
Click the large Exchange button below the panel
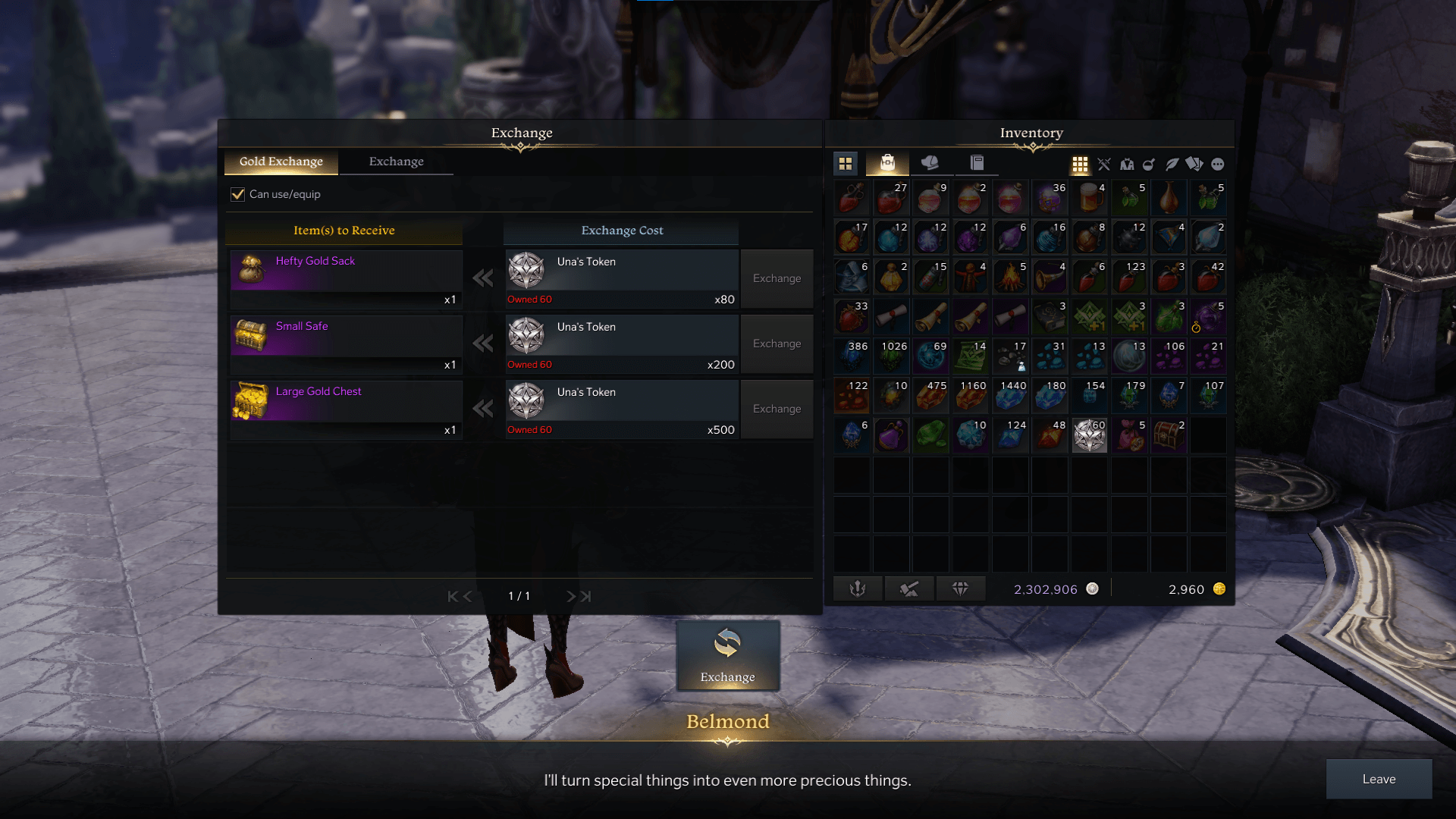click(727, 656)
